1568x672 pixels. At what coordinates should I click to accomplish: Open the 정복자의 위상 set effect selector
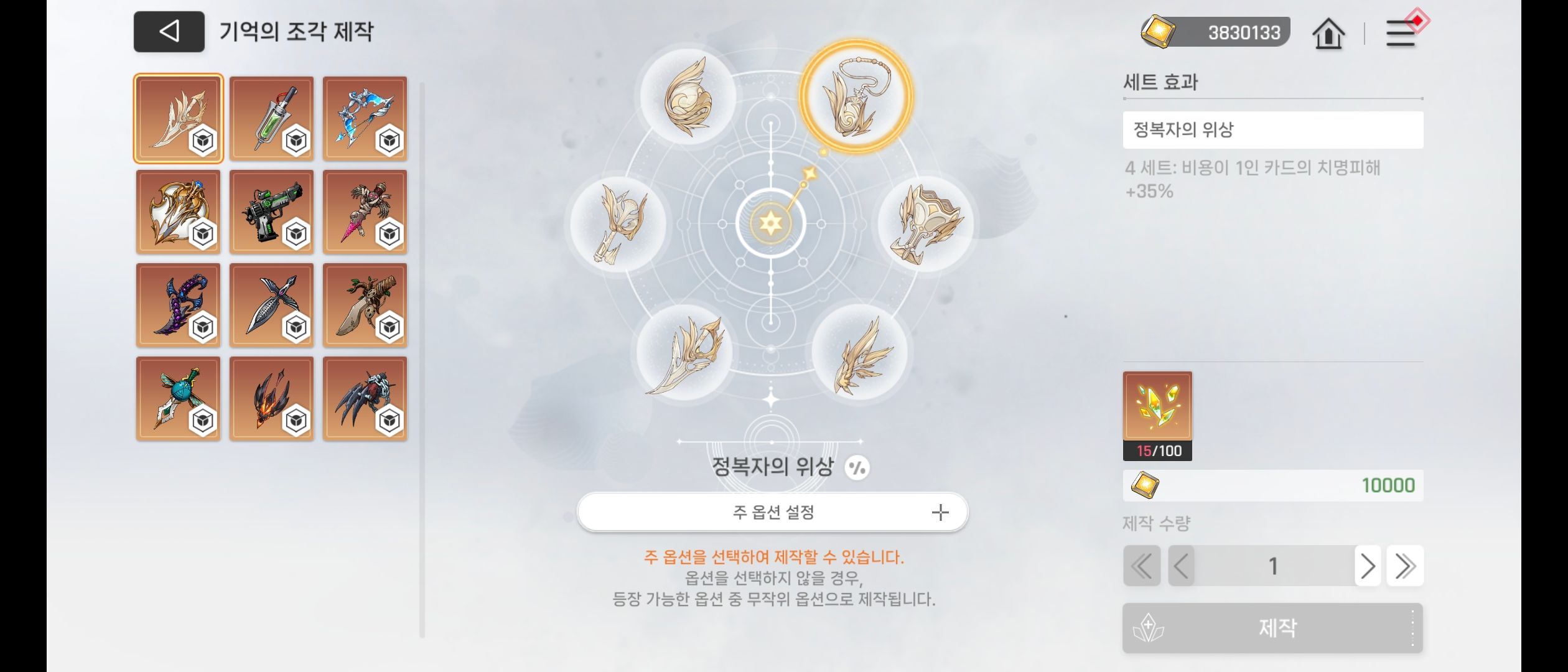(1272, 129)
